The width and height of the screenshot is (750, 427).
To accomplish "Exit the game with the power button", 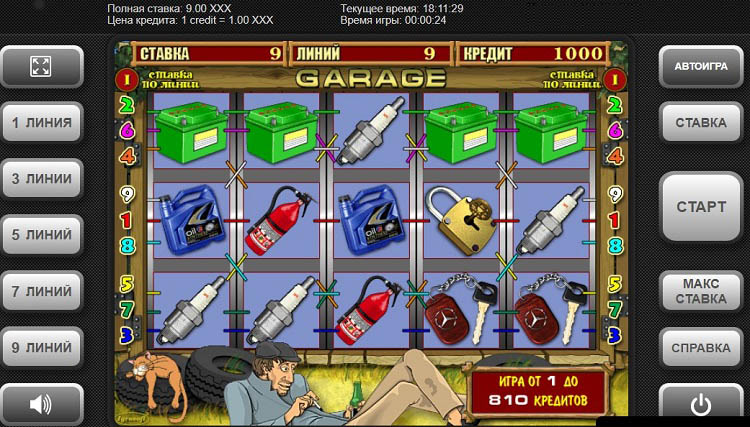I will [x=700, y=404].
